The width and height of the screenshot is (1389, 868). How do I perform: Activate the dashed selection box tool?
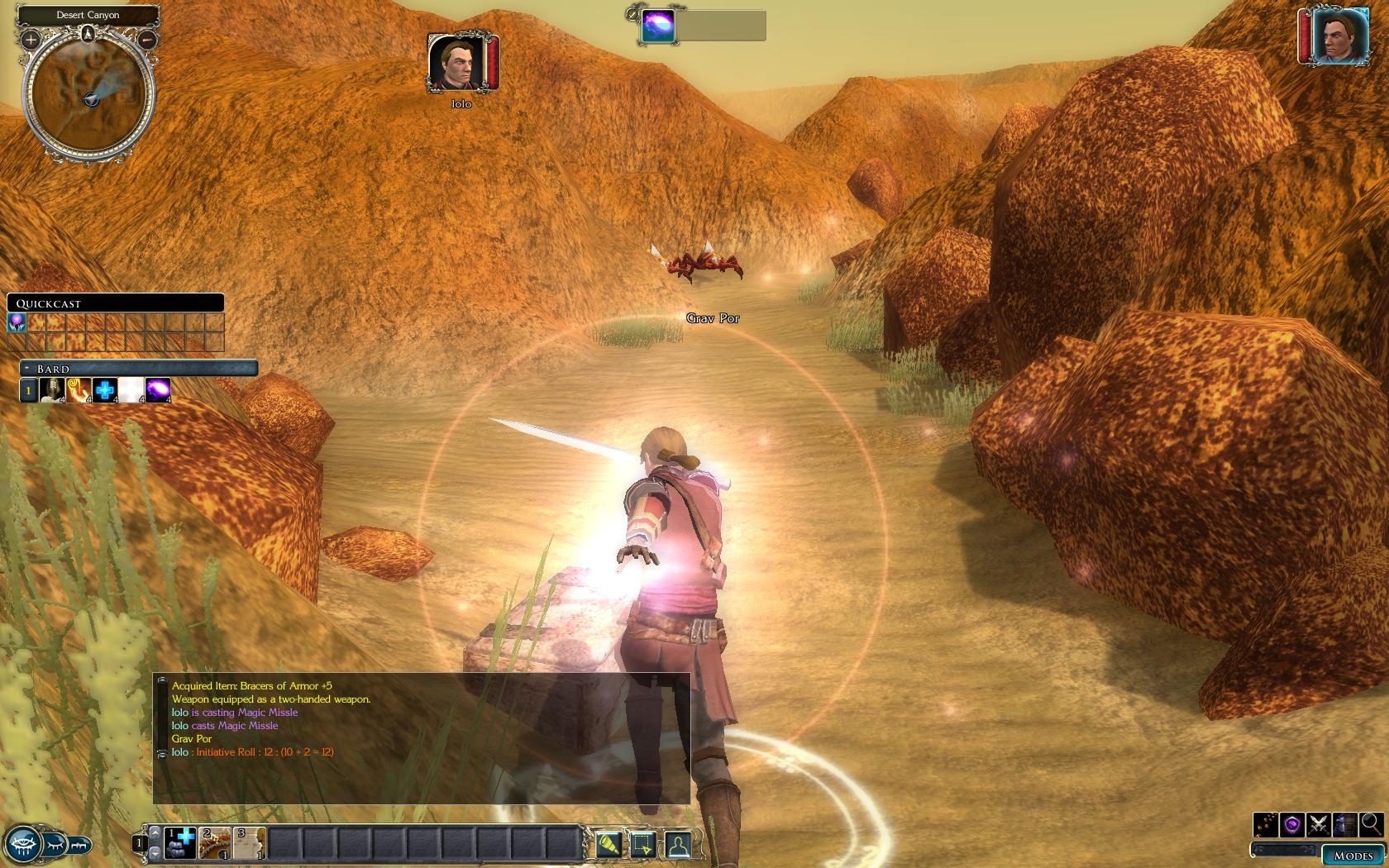[642, 844]
